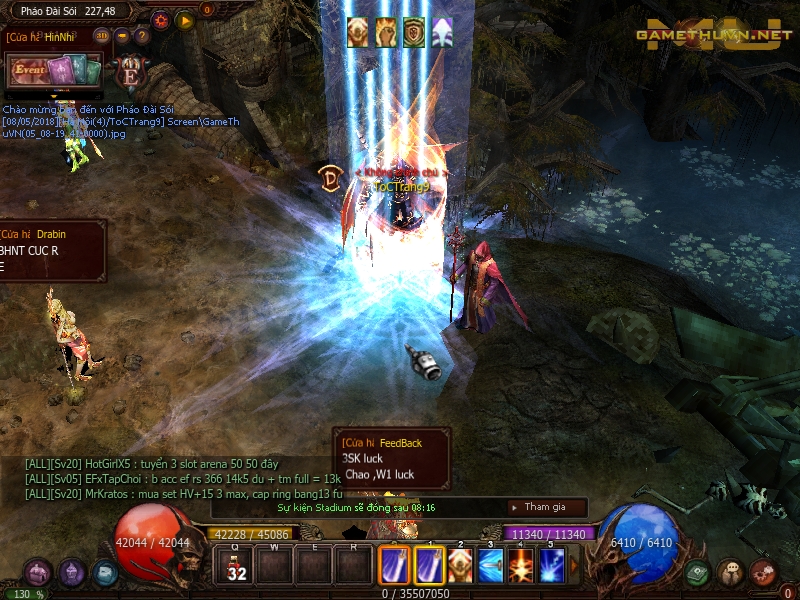The height and width of the screenshot is (600, 800).
Task: Expand skill bar with the orange arrow
Action: click(x=574, y=566)
